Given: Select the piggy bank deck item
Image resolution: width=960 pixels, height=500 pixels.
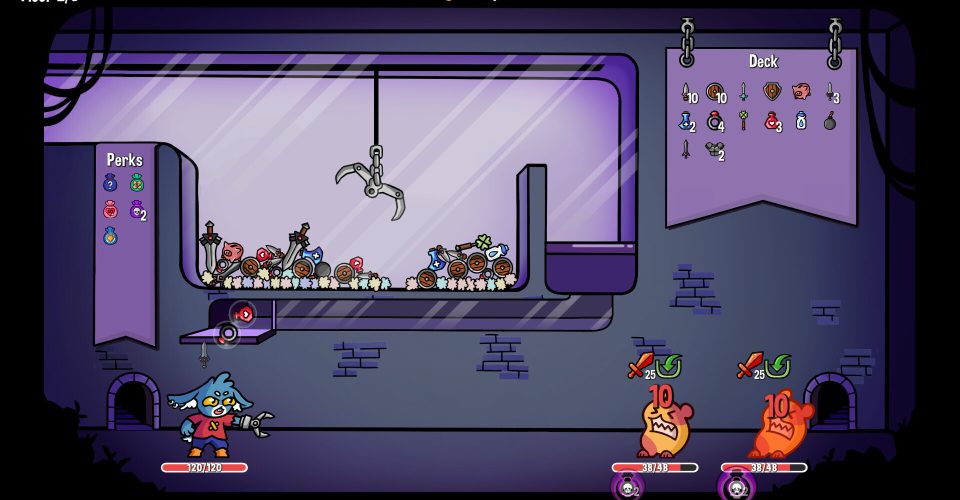Looking at the screenshot, I should tap(800, 92).
